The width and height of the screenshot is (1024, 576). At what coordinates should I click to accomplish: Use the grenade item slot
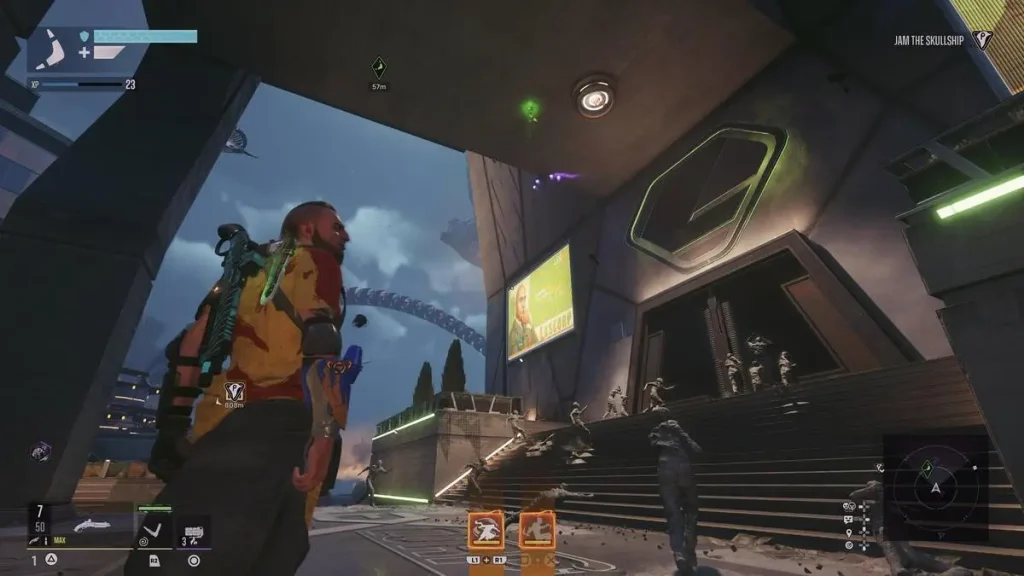pos(193,529)
